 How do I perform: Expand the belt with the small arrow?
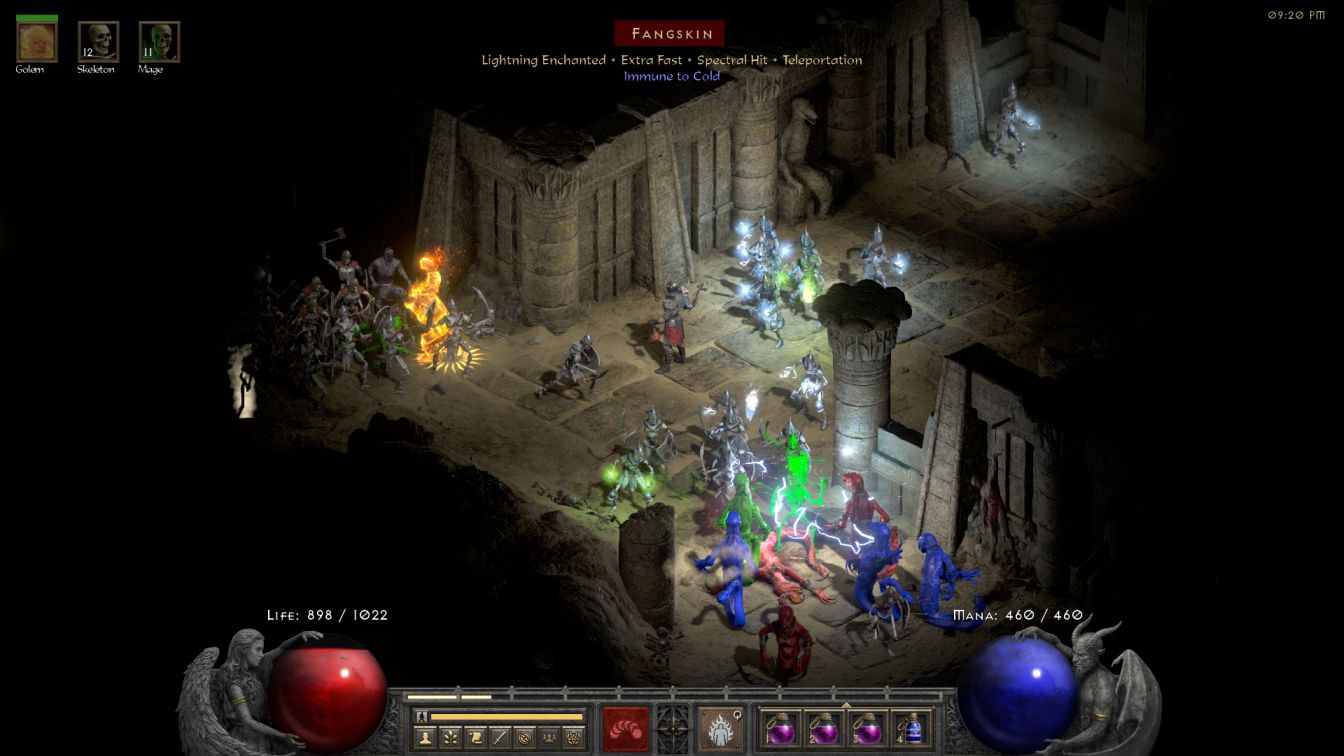tap(846, 704)
